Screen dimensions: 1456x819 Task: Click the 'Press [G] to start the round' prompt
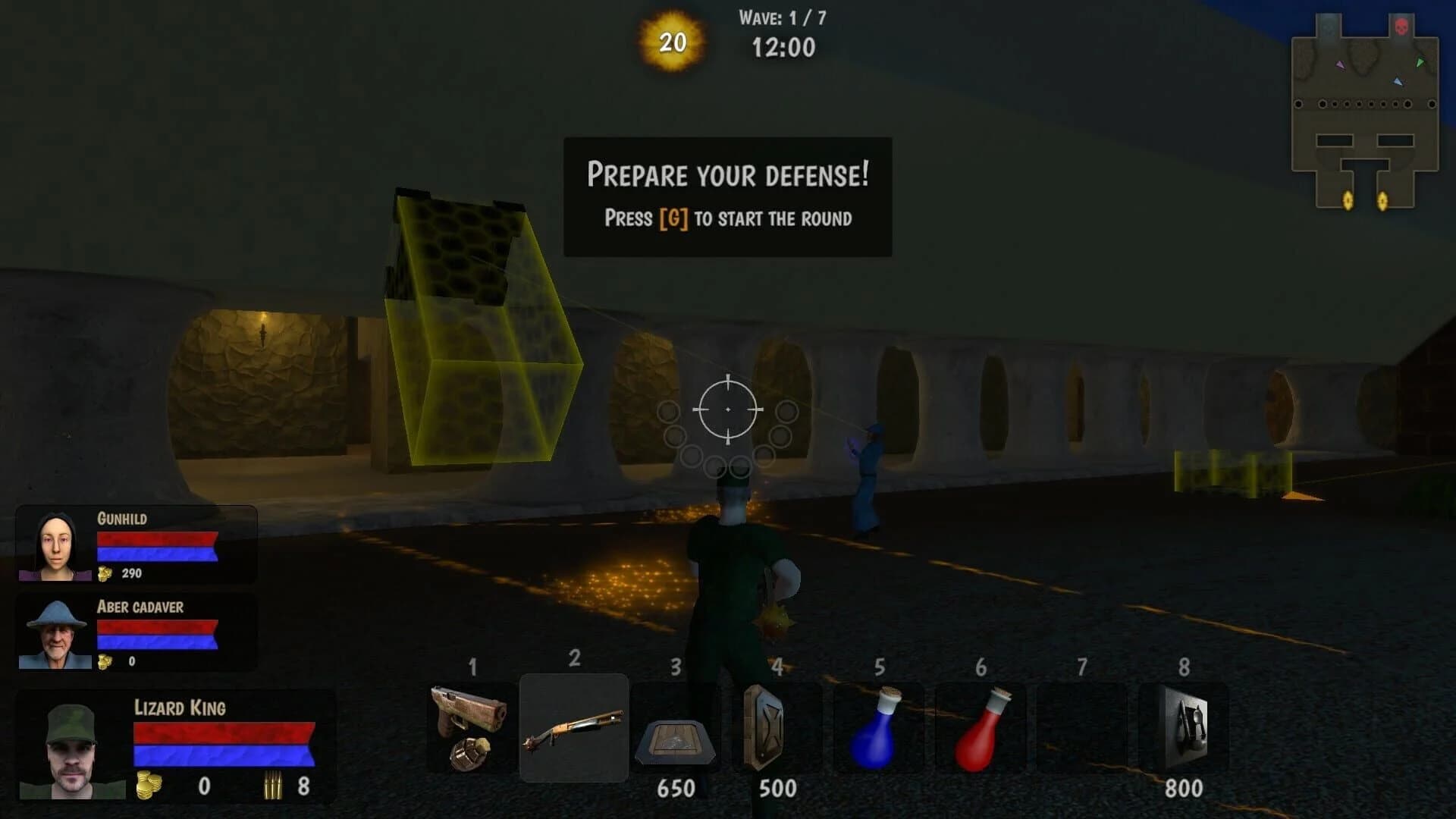coord(726,219)
